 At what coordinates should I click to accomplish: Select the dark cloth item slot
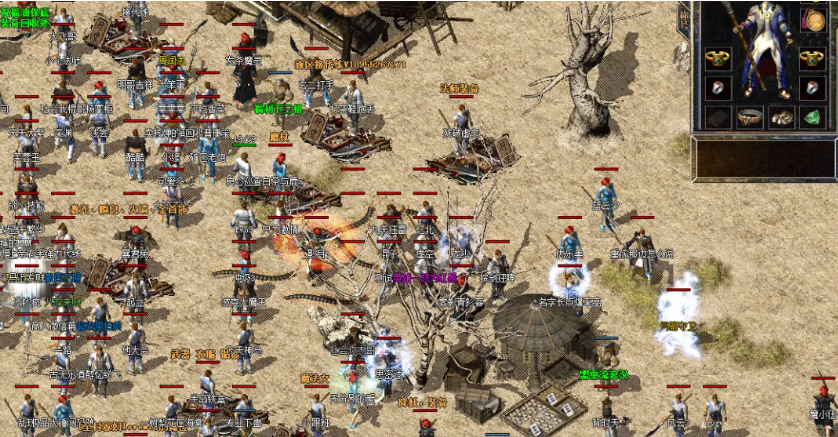717,118
